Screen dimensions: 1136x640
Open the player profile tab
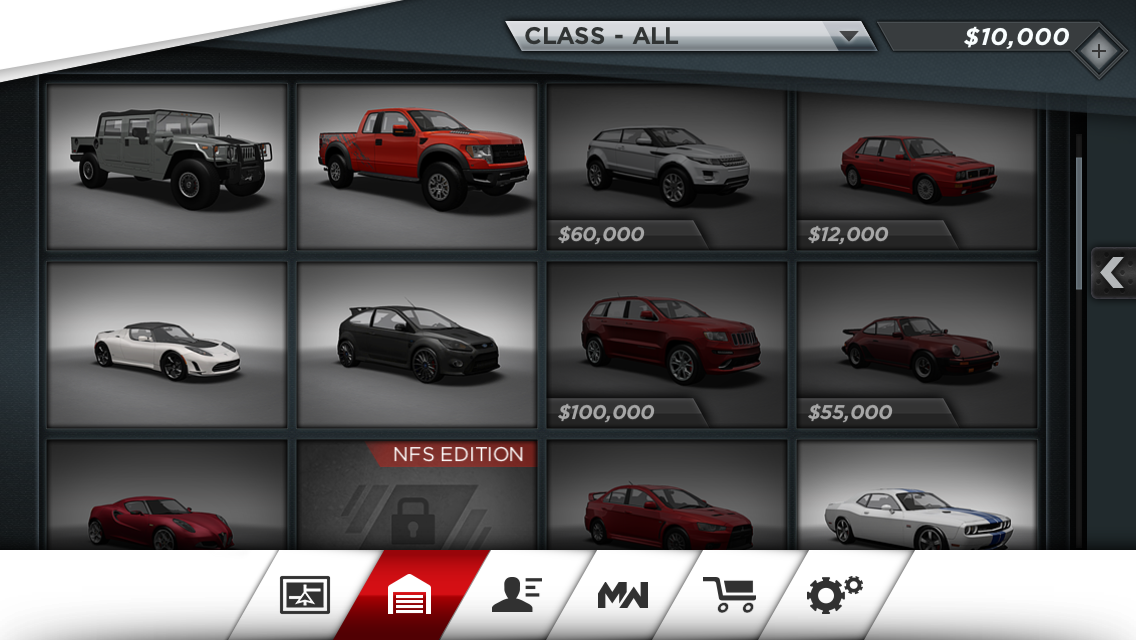click(x=516, y=595)
